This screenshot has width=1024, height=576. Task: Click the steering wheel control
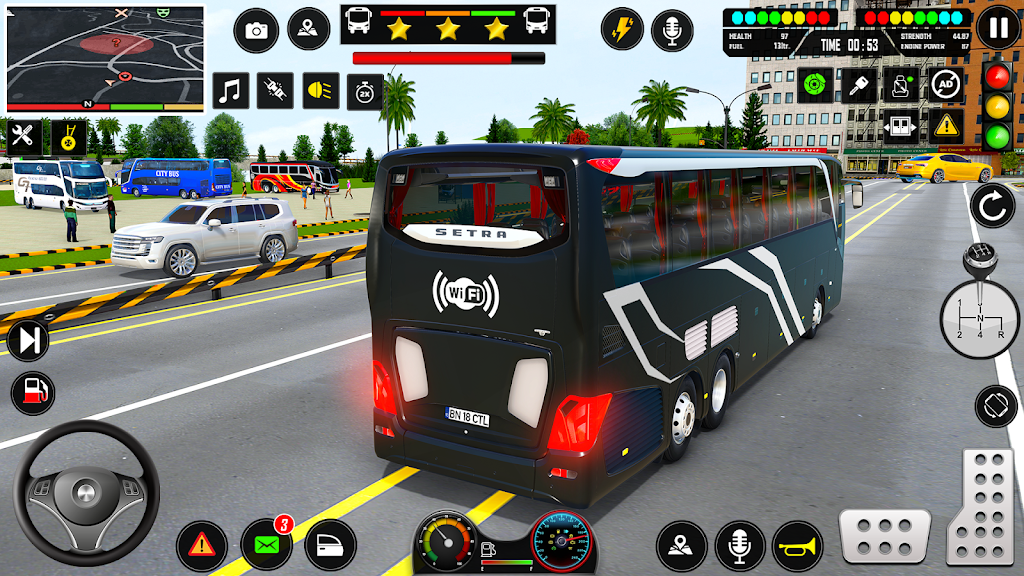click(85, 493)
